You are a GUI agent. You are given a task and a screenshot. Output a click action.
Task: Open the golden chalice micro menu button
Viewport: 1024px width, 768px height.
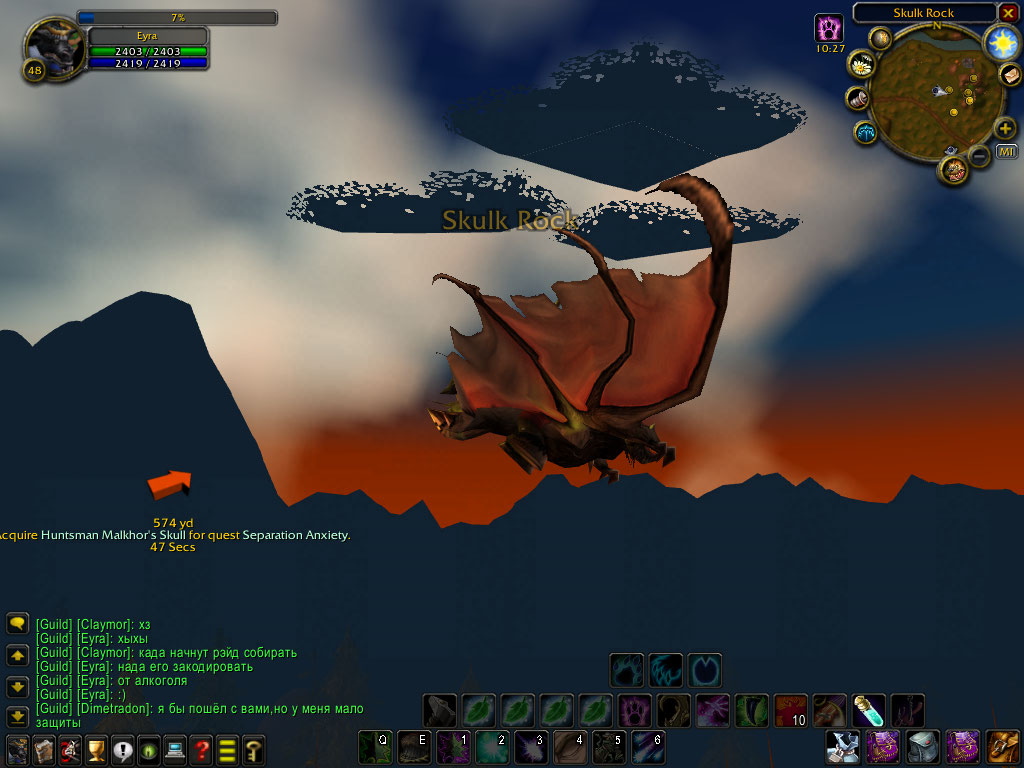[x=96, y=748]
